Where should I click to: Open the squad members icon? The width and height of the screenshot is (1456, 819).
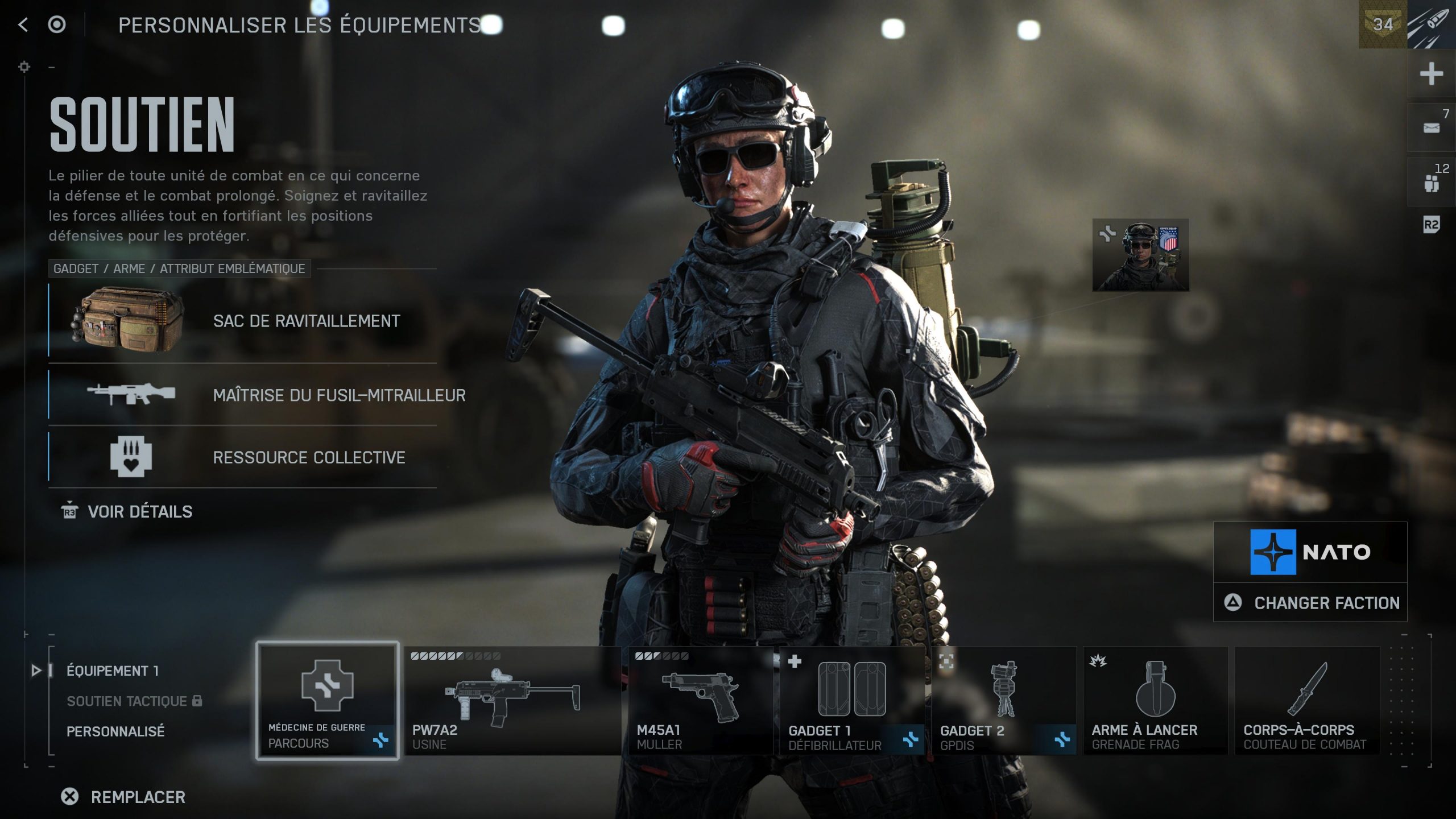pos(1431,183)
